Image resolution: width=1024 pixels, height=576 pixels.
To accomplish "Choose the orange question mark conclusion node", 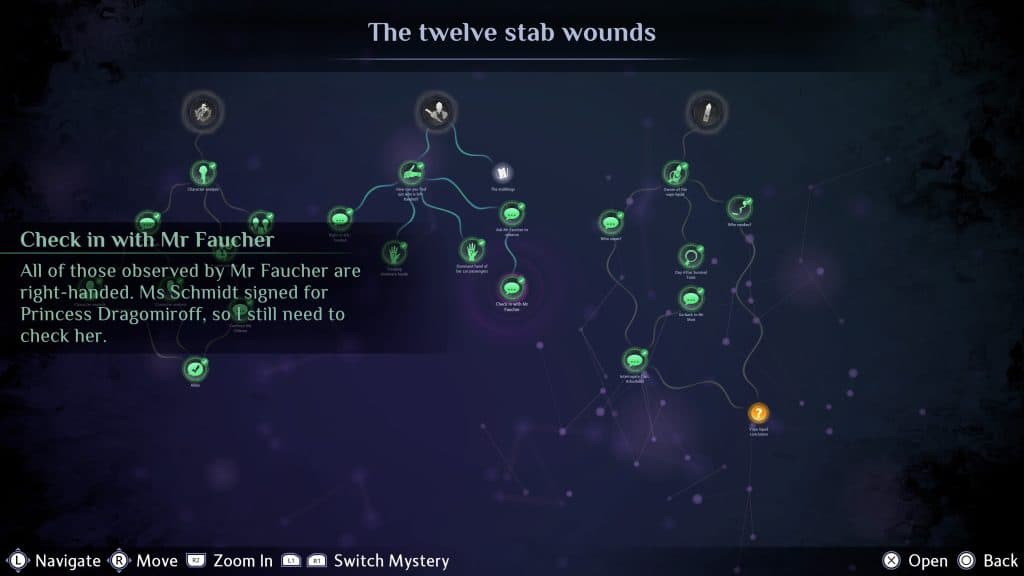I will click(759, 413).
